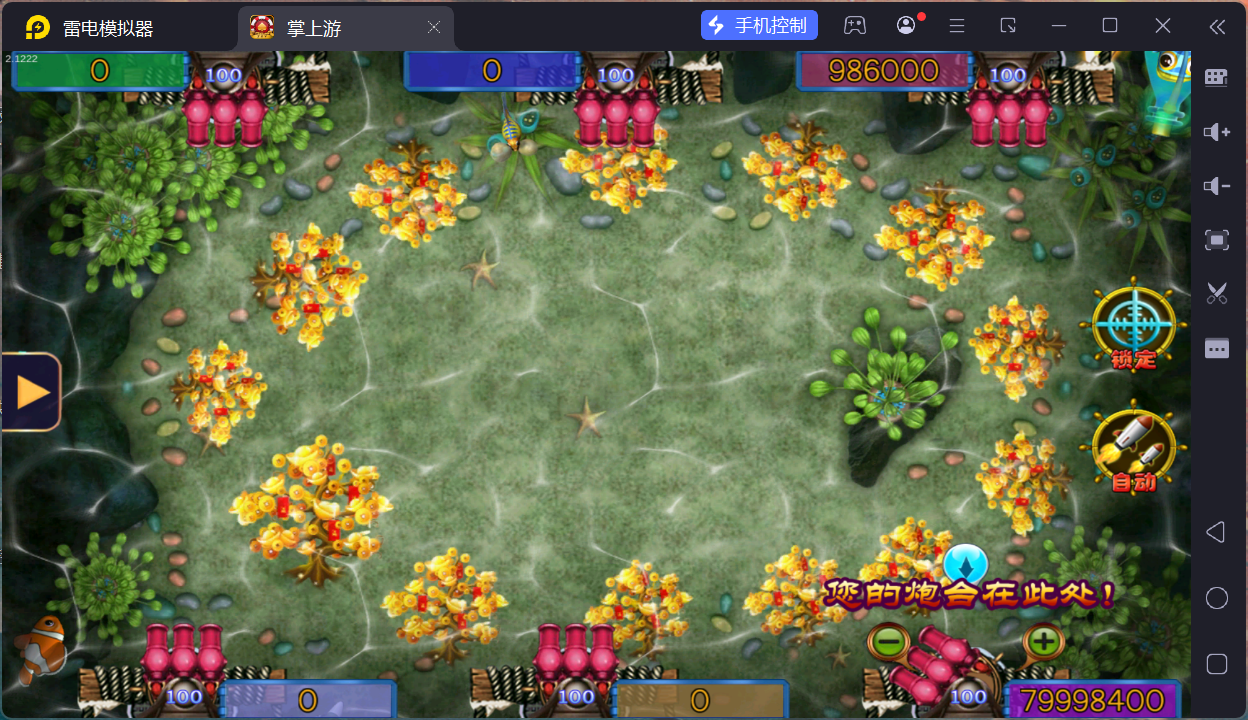Tap the Android back triangle button

coord(1216,532)
